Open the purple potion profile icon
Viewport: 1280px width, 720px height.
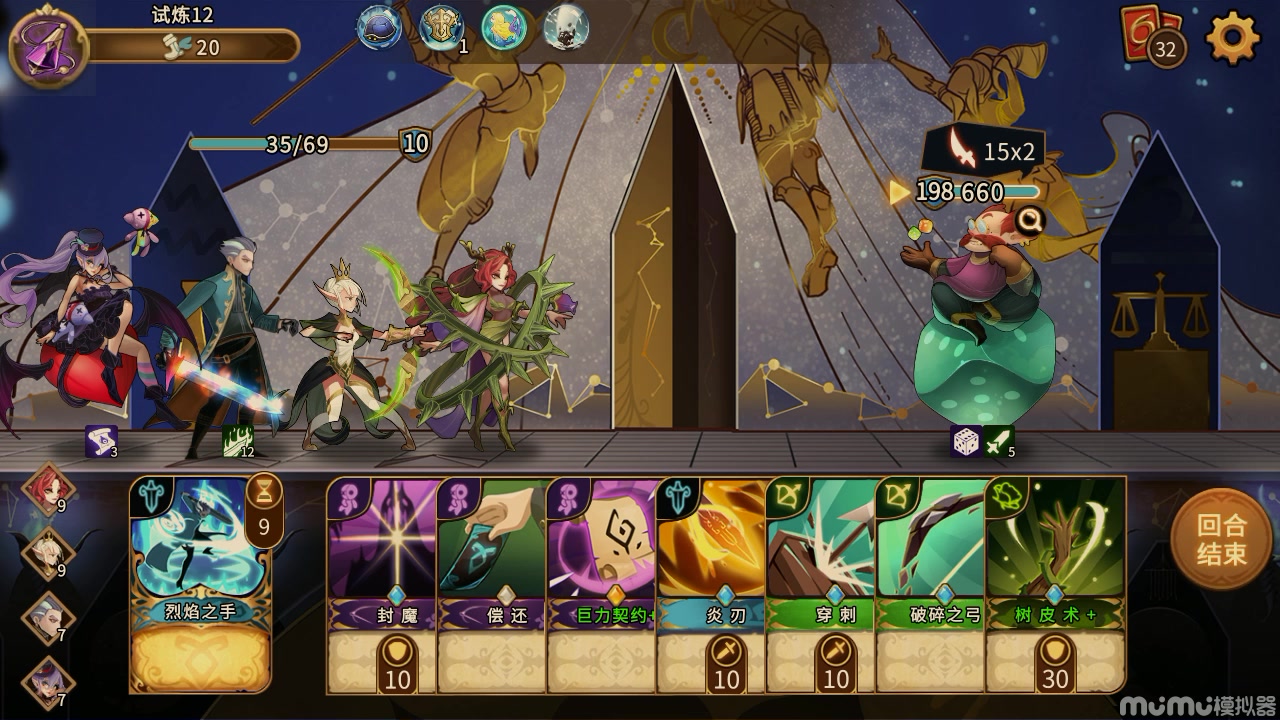pos(48,45)
